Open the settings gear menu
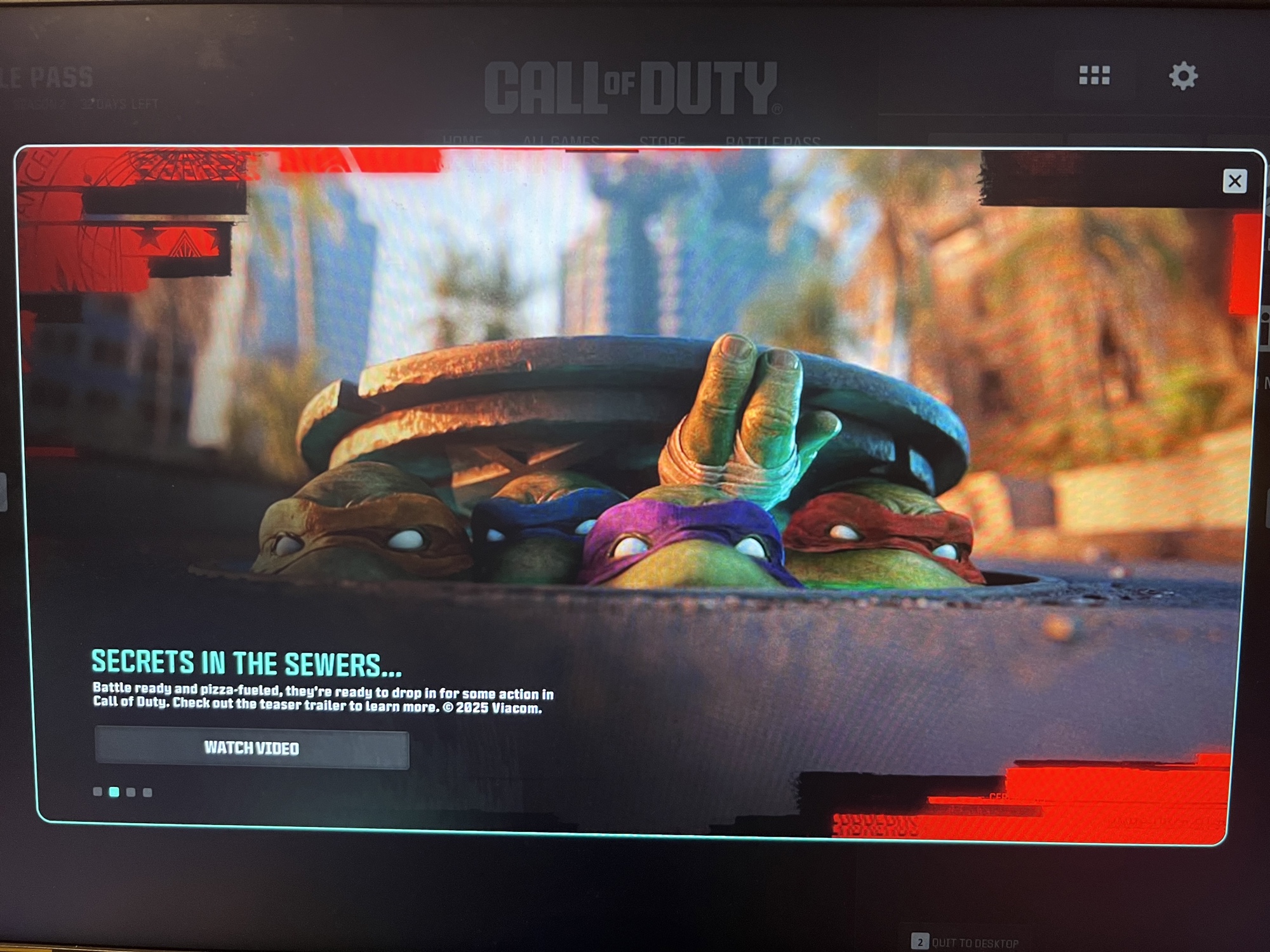This screenshot has width=1270, height=952. [1183, 76]
